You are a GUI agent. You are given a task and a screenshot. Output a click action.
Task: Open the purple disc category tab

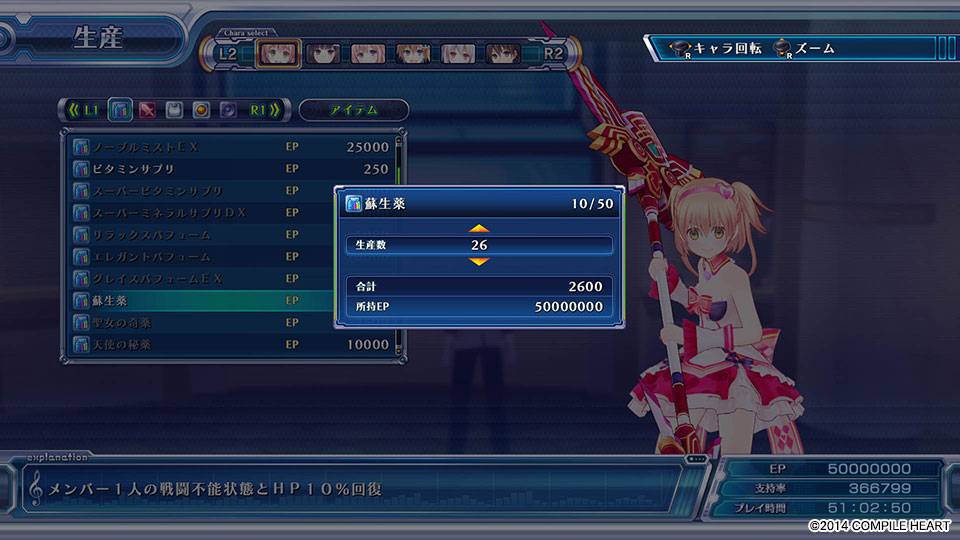(228, 109)
